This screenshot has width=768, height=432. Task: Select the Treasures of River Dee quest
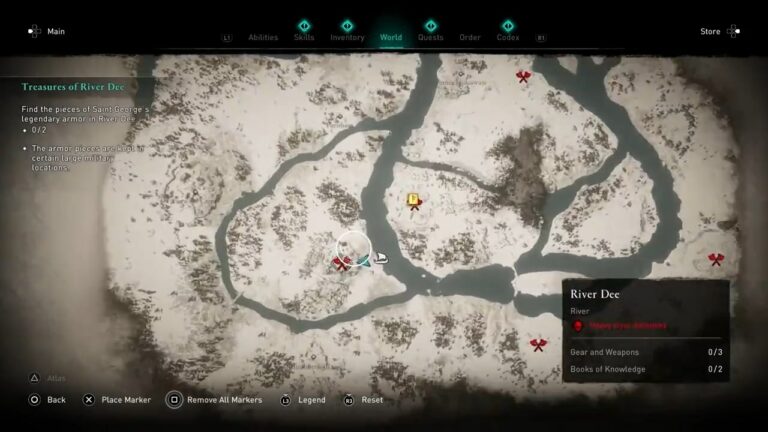click(x=73, y=87)
